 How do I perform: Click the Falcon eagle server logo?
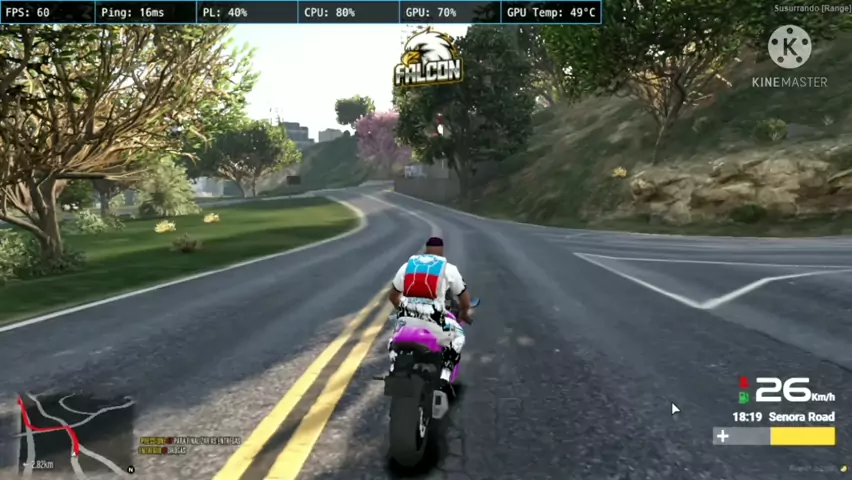pyautogui.click(x=428, y=56)
